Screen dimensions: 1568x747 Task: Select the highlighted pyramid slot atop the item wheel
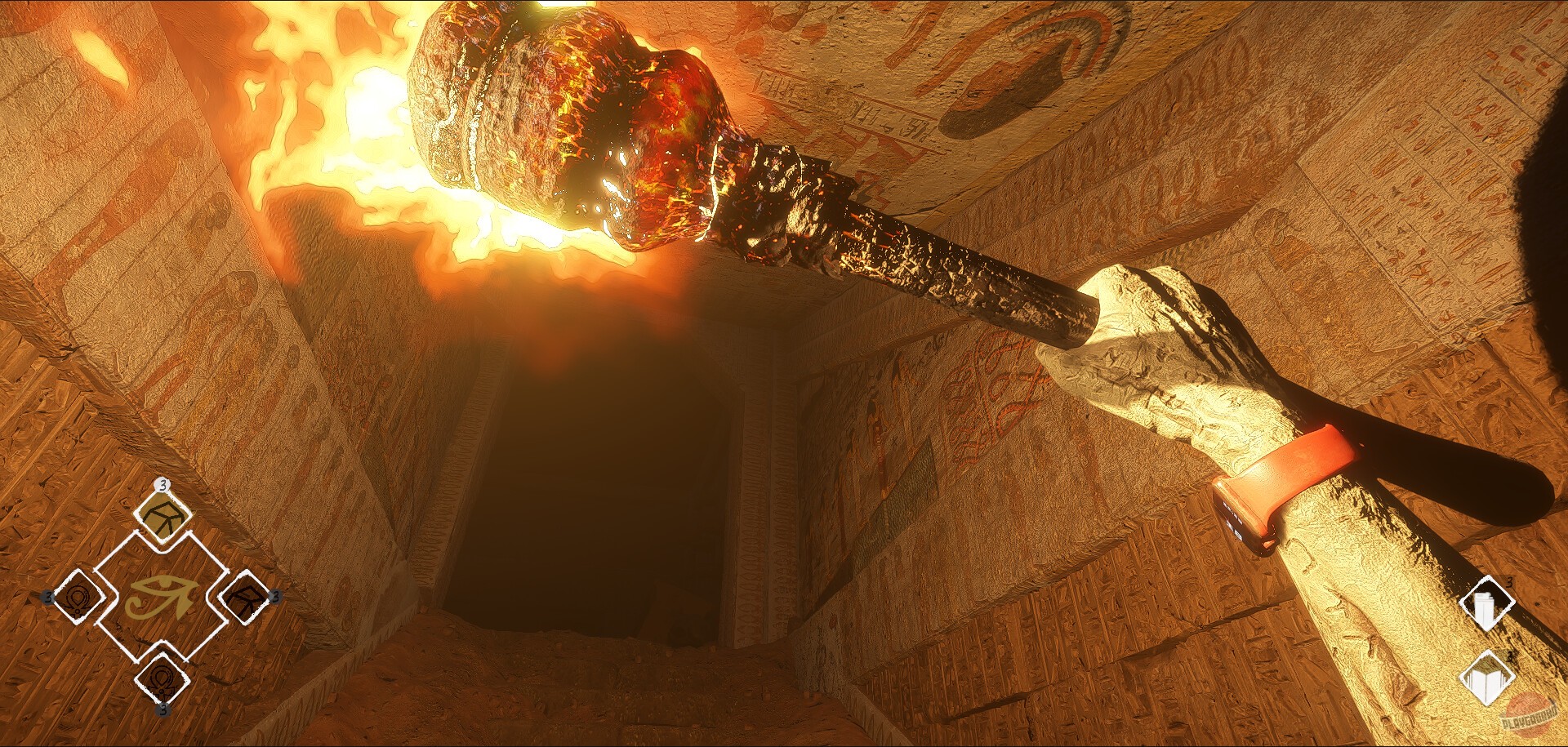tap(163, 518)
